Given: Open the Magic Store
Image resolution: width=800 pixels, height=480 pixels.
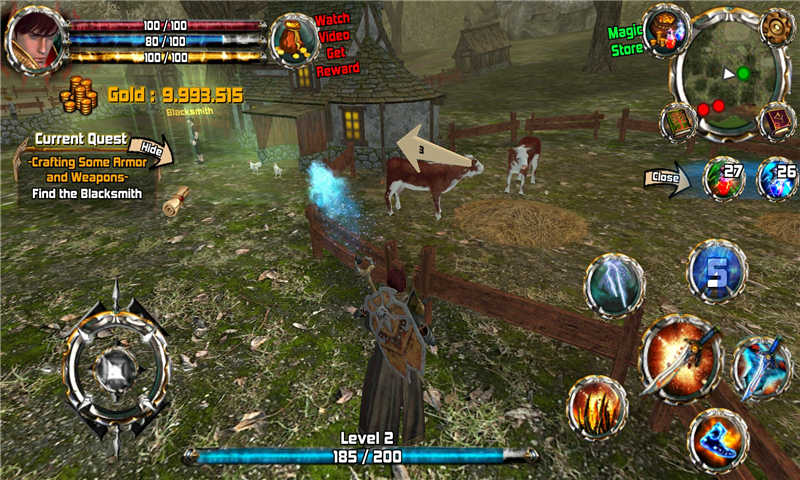Looking at the screenshot, I should (x=666, y=31).
